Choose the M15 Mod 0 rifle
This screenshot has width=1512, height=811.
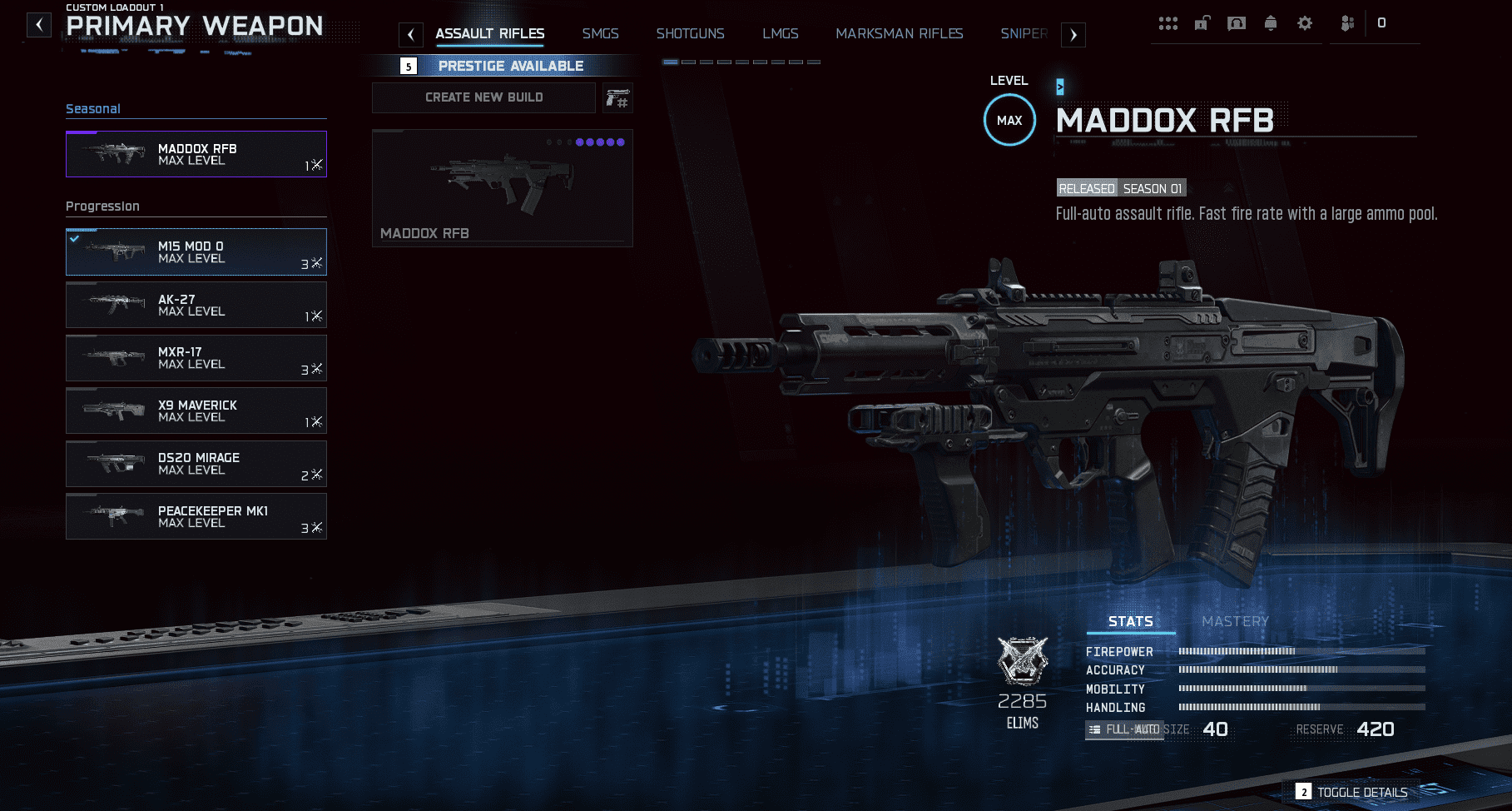coord(196,251)
